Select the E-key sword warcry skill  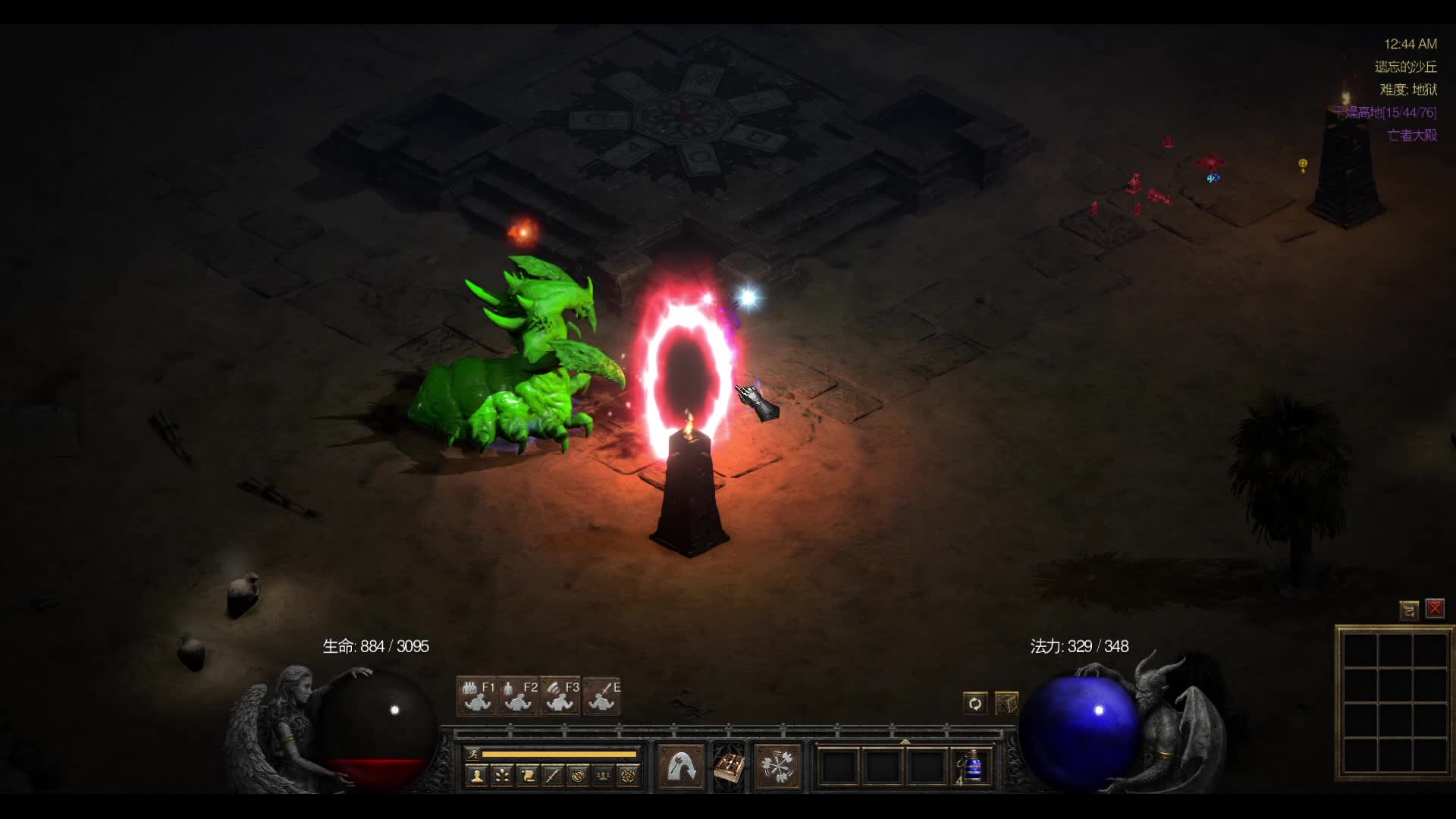[602, 696]
